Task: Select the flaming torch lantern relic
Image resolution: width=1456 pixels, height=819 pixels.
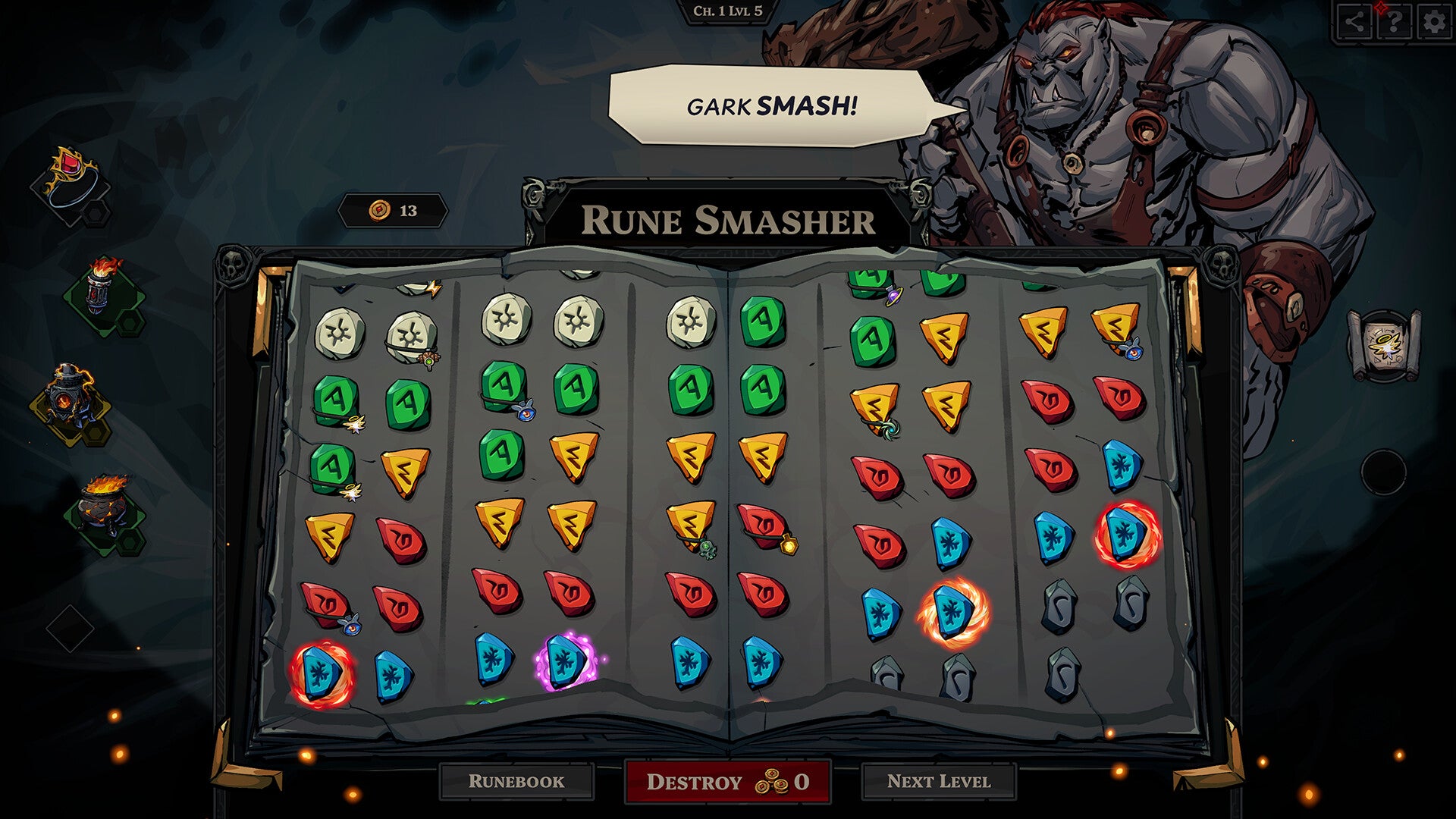Action: point(102,286)
